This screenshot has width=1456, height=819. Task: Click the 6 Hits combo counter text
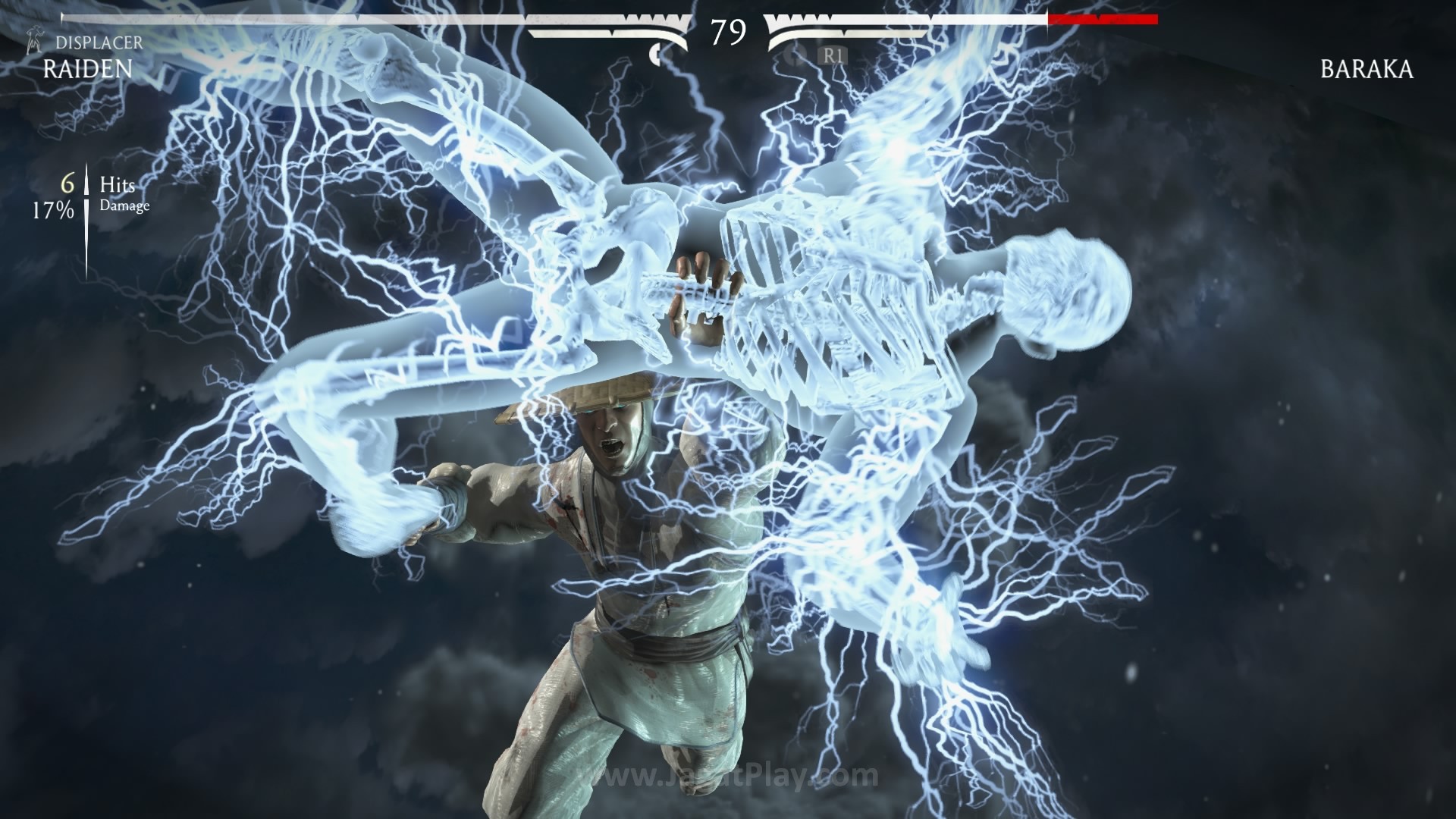pyautogui.click(x=67, y=183)
